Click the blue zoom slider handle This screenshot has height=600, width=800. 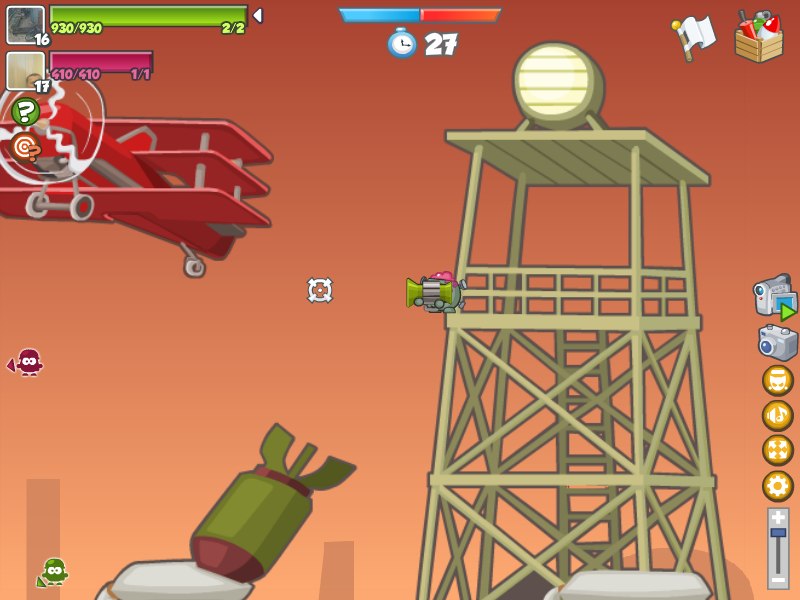(x=778, y=534)
